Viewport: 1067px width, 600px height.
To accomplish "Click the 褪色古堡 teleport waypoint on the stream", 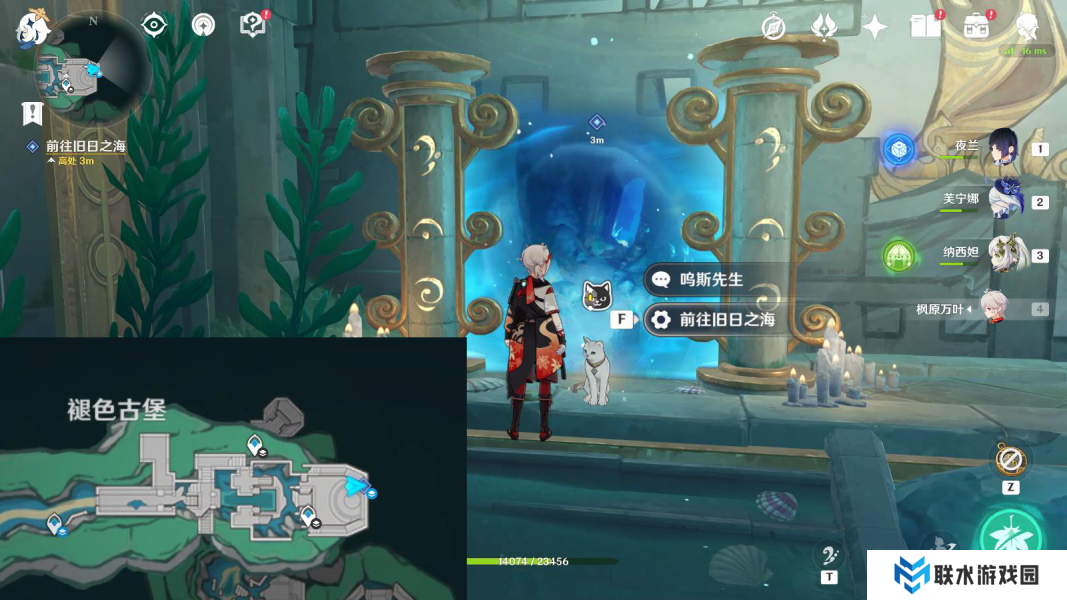I will 54,521.
